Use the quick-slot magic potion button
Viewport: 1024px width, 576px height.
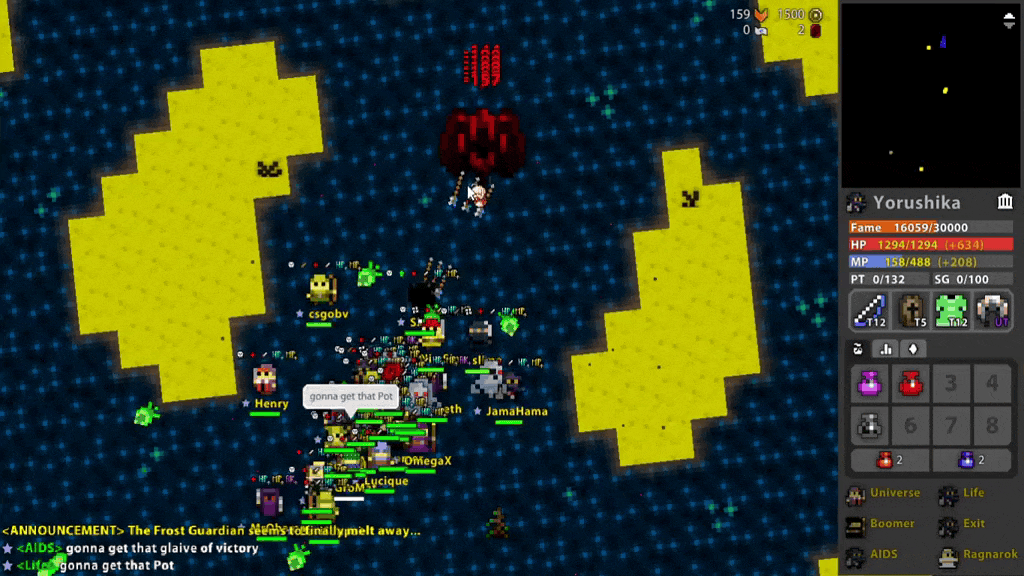(x=972, y=460)
